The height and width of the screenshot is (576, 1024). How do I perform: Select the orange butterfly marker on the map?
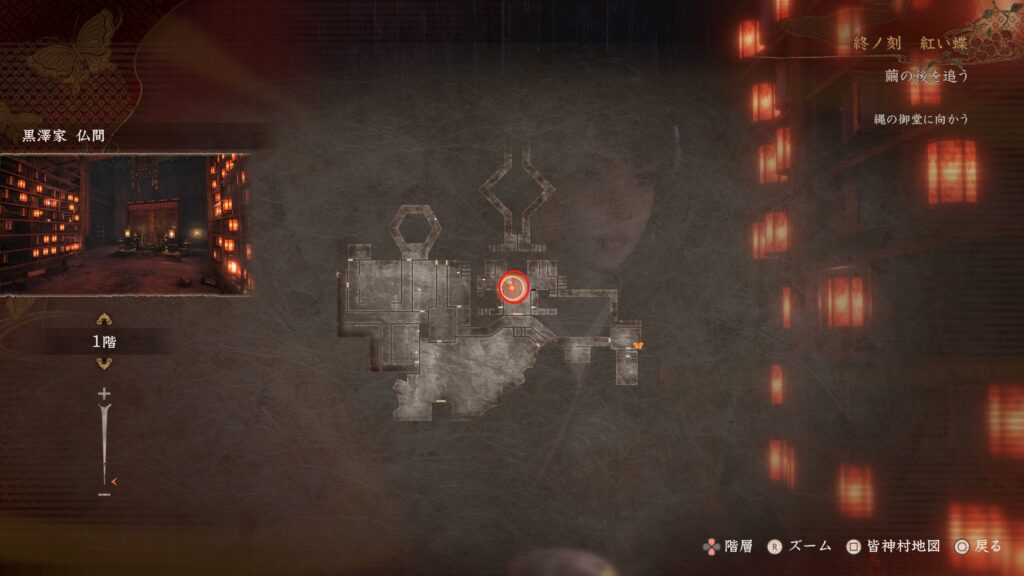click(637, 345)
